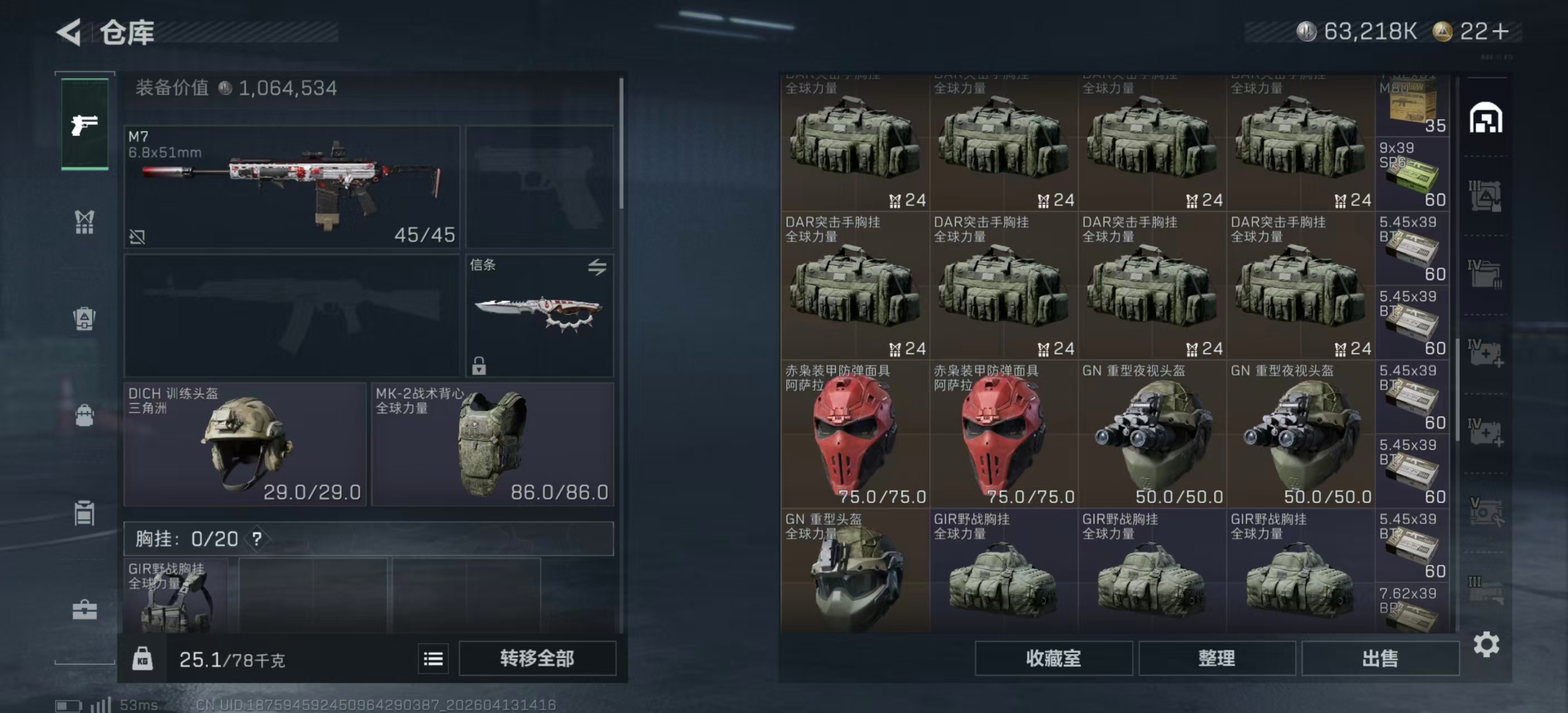The width and height of the screenshot is (1568, 713).
Task: Open the 出售 sell menu
Action: tap(1379, 658)
